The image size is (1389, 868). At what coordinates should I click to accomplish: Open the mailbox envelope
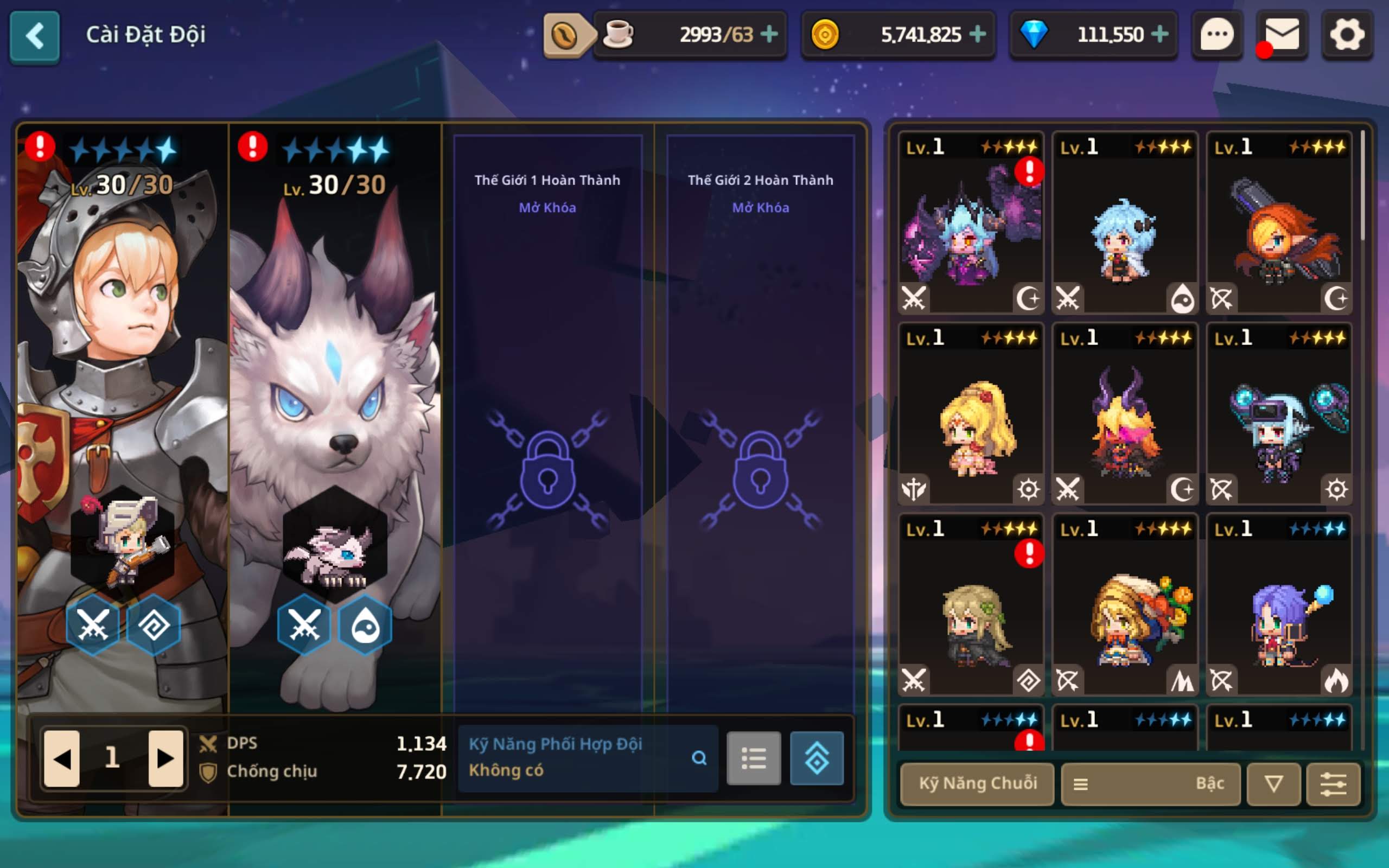1282,36
